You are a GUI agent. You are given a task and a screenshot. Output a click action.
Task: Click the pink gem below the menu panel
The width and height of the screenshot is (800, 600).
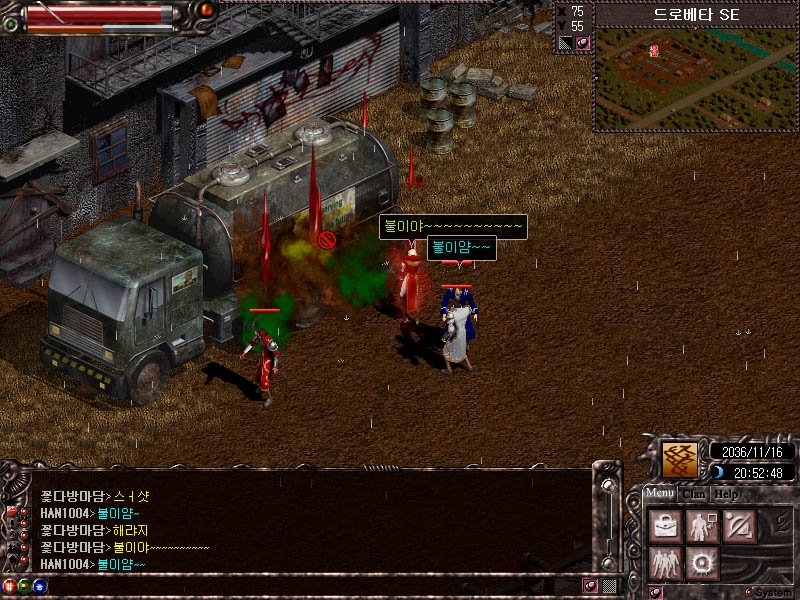coord(656,592)
